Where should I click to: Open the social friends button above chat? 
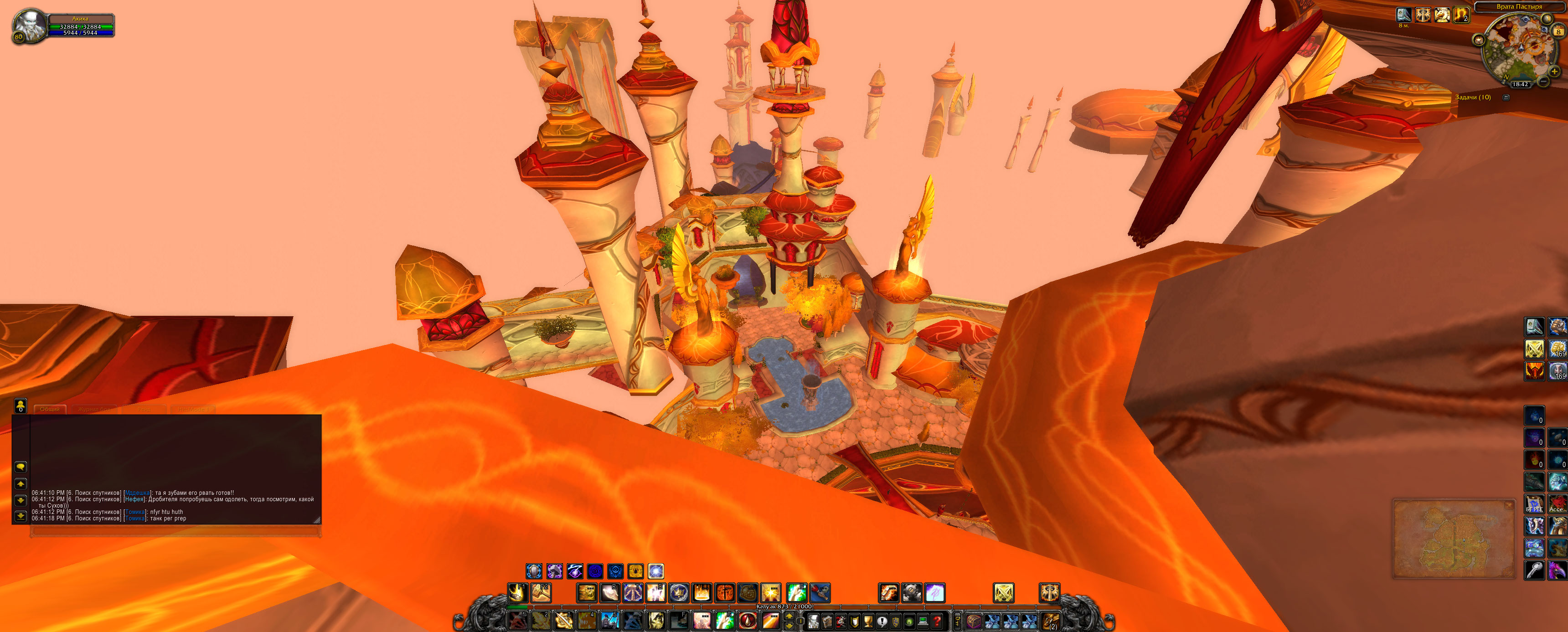(x=21, y=405)
